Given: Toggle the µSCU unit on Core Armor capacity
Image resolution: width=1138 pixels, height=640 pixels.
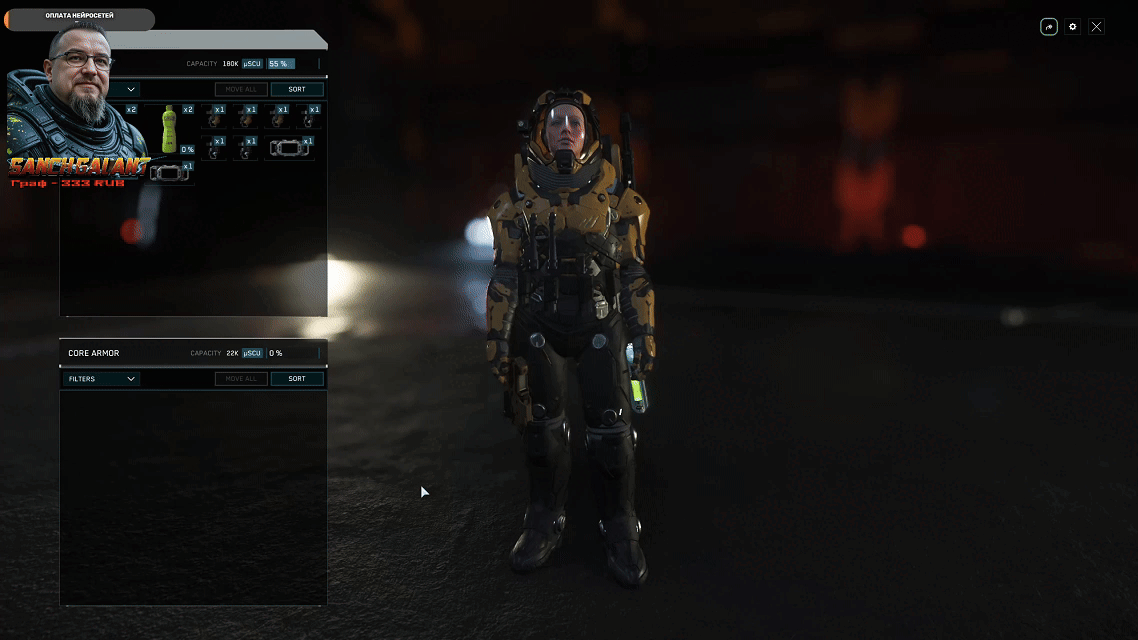Looking at the screenshot, I should pyautogui.click(x=252, y=353).
